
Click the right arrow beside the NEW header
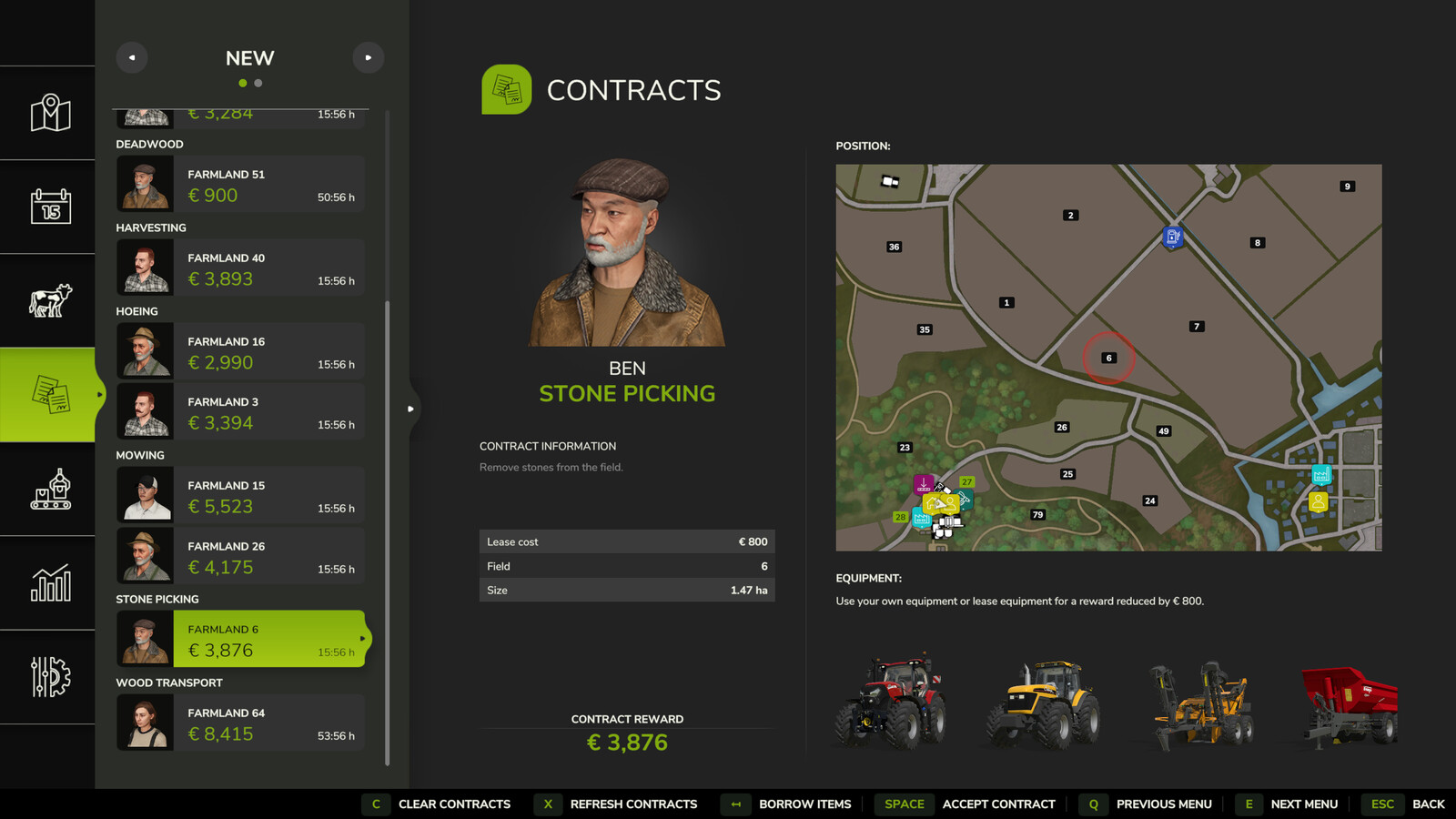pos(369,57)
